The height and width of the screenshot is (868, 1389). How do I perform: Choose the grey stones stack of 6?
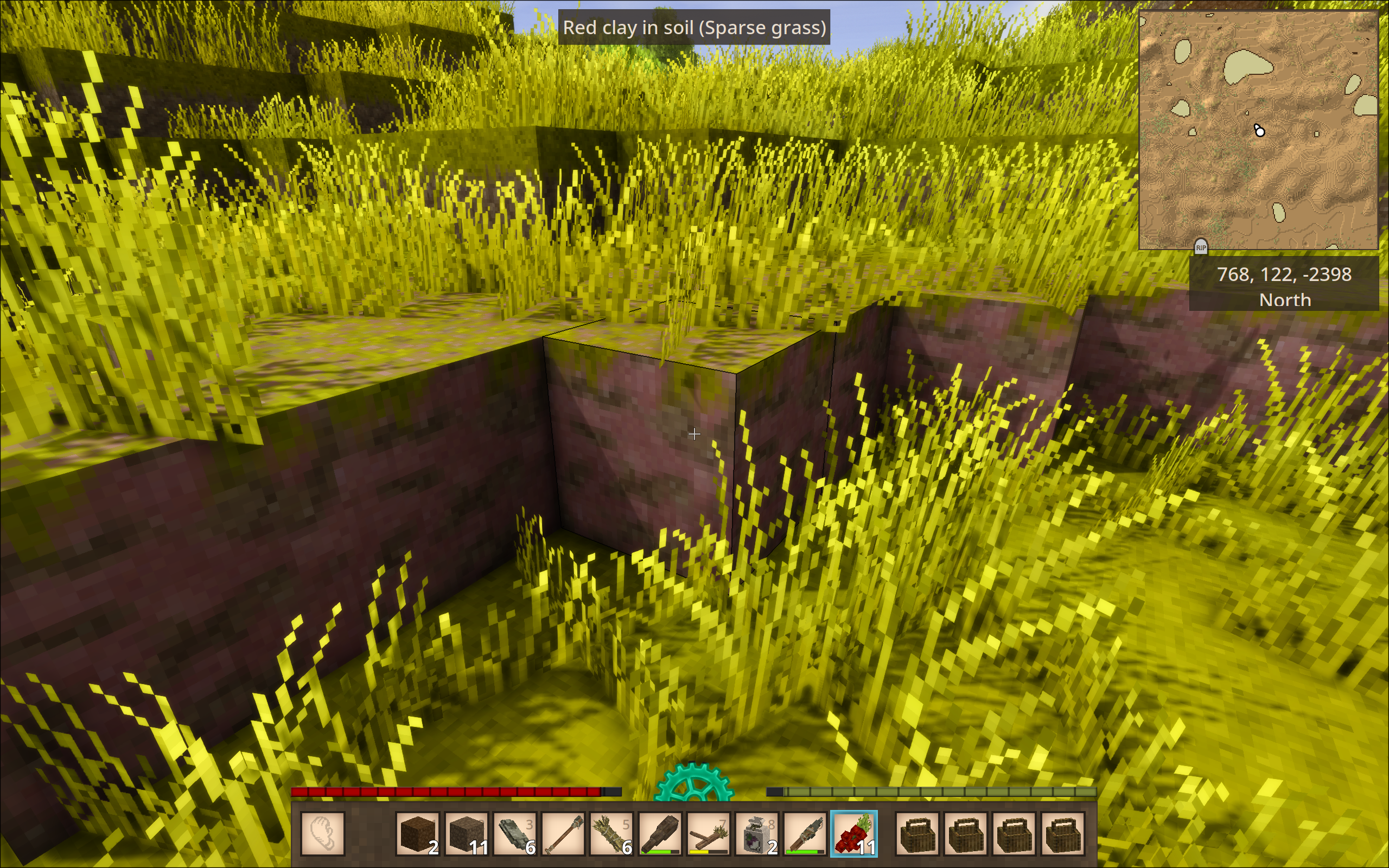coord(514,833)
